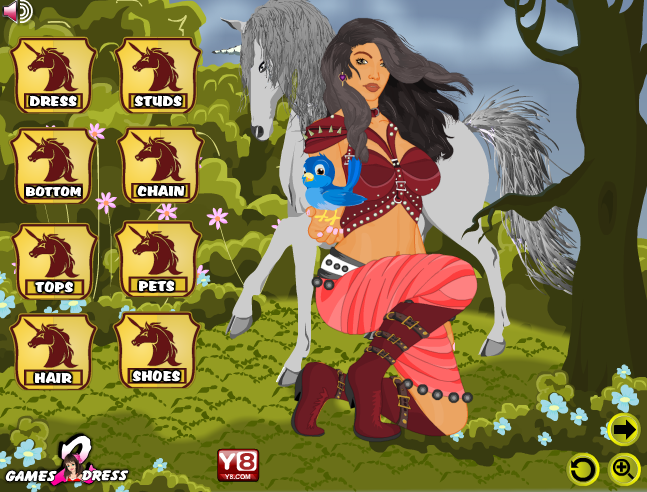Click the yellow next arrow button
The image size is (647, 492).
coord(624,430)
